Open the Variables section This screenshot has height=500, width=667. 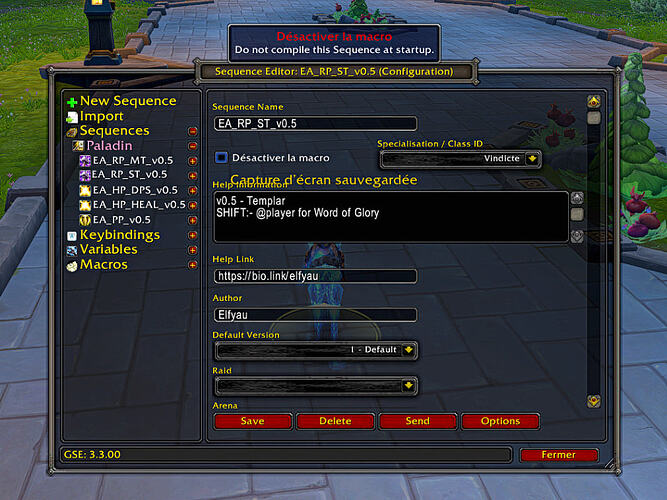[109, 250]
